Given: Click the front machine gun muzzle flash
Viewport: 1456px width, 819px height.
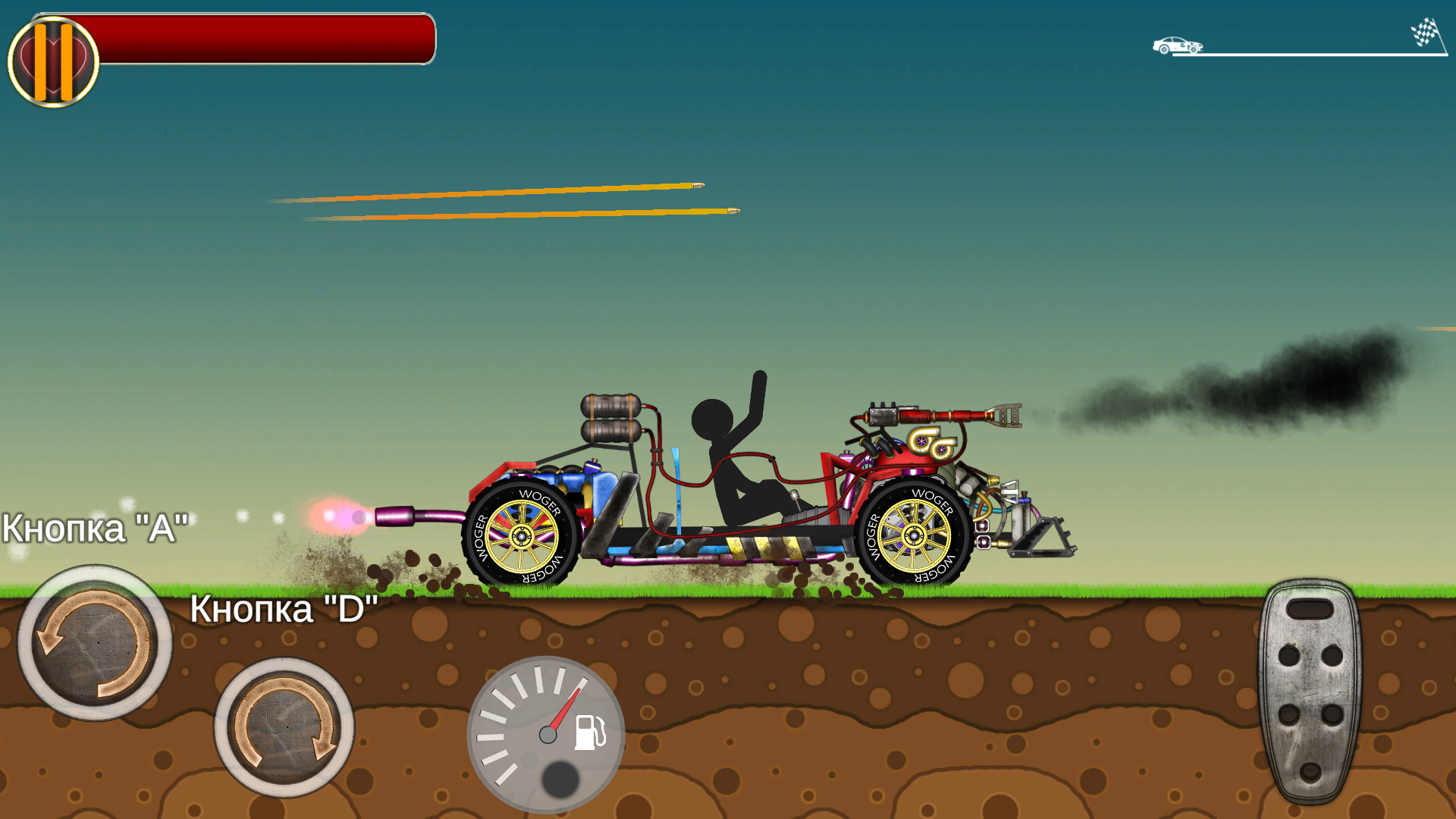Looking at the screenshot, I should pyautogui.click(x=341, y=516).
